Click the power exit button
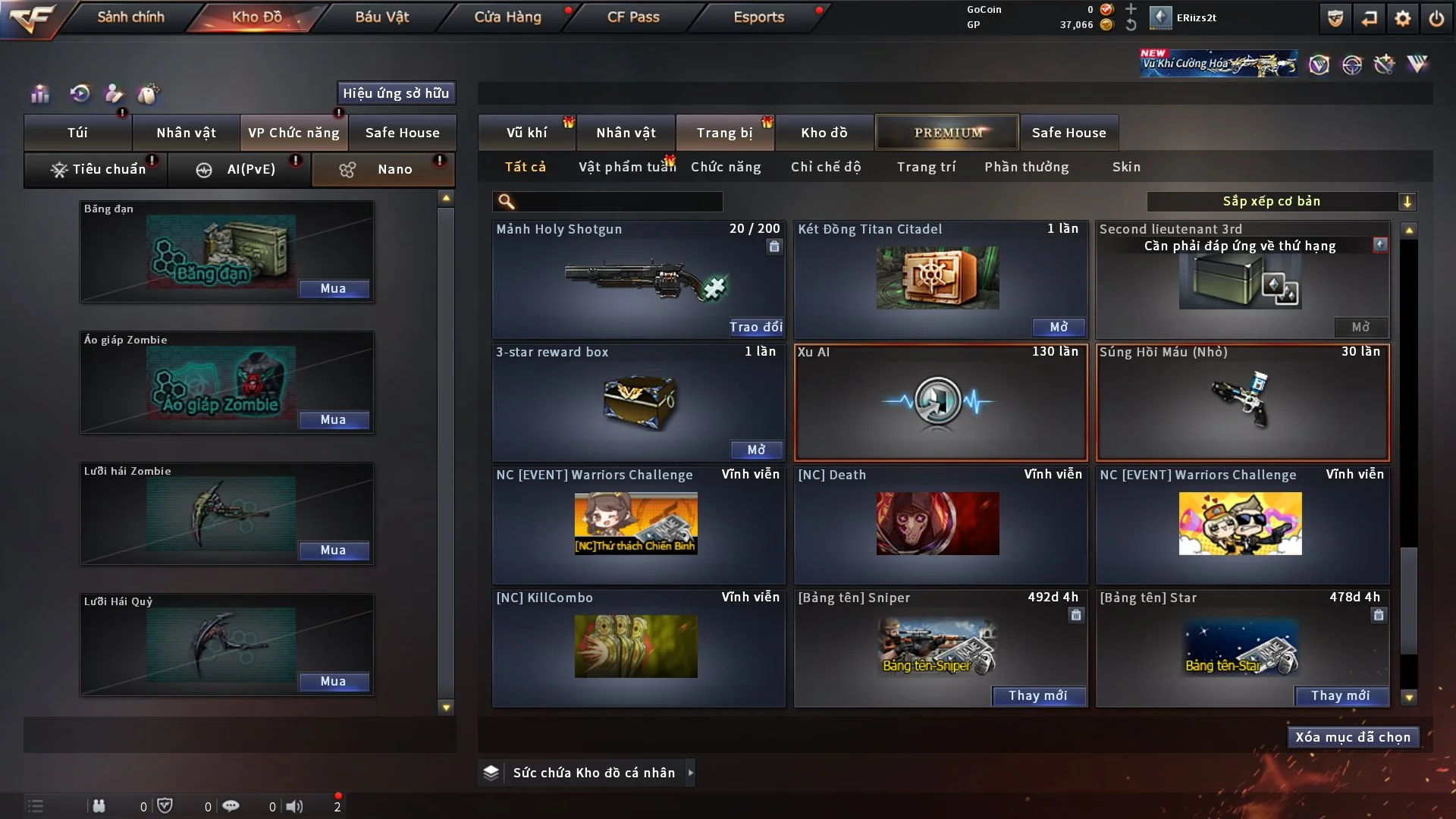Viewport: 1456px width, 819px height. [1436, 18]
